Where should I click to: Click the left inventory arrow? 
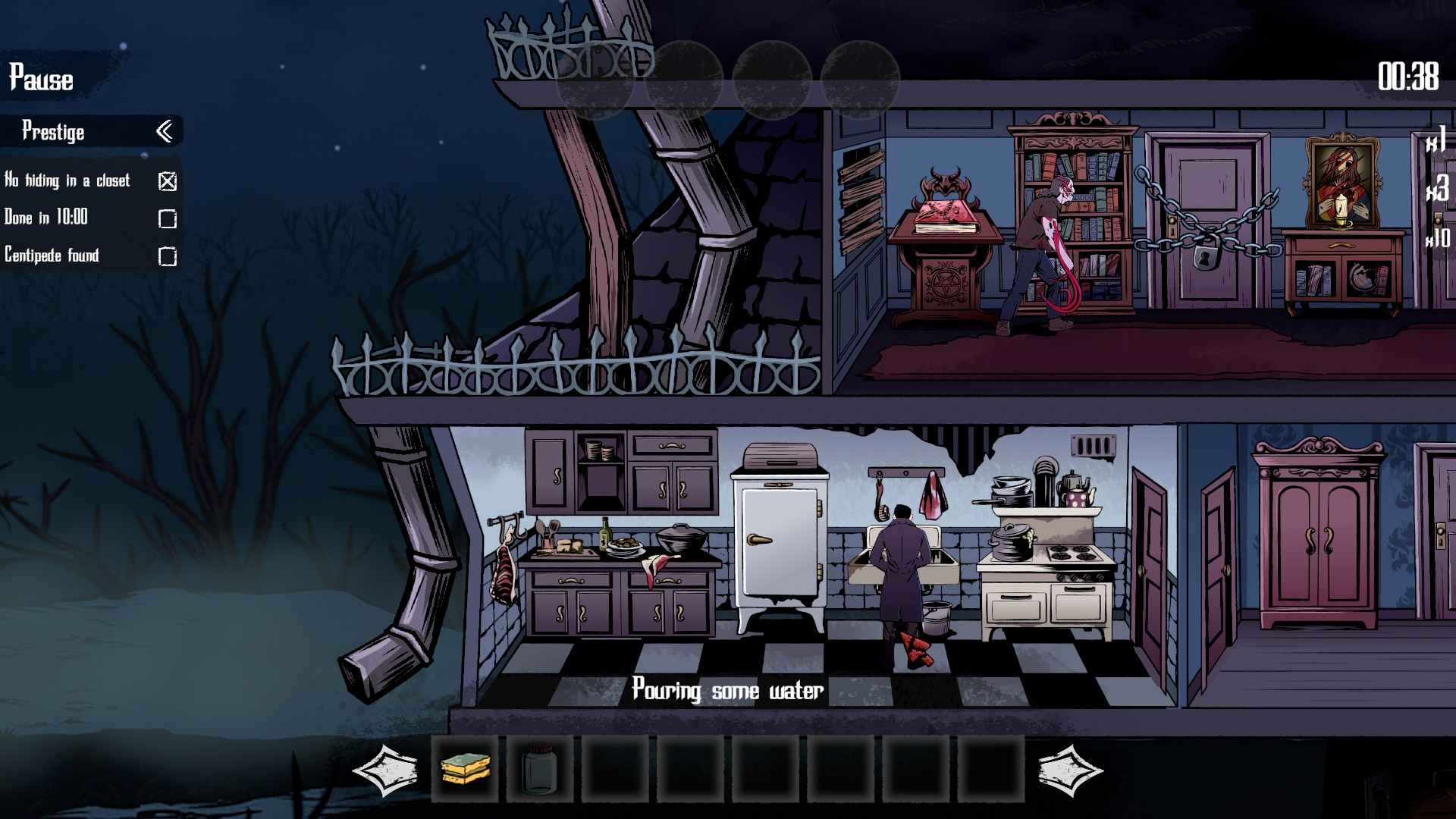(385, 770)
